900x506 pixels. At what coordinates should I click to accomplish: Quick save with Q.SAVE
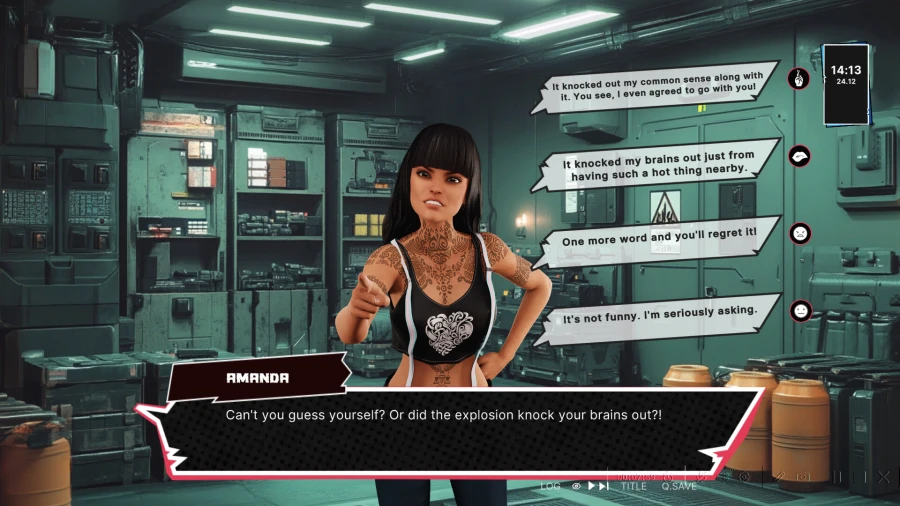click(x=678, y=486)
